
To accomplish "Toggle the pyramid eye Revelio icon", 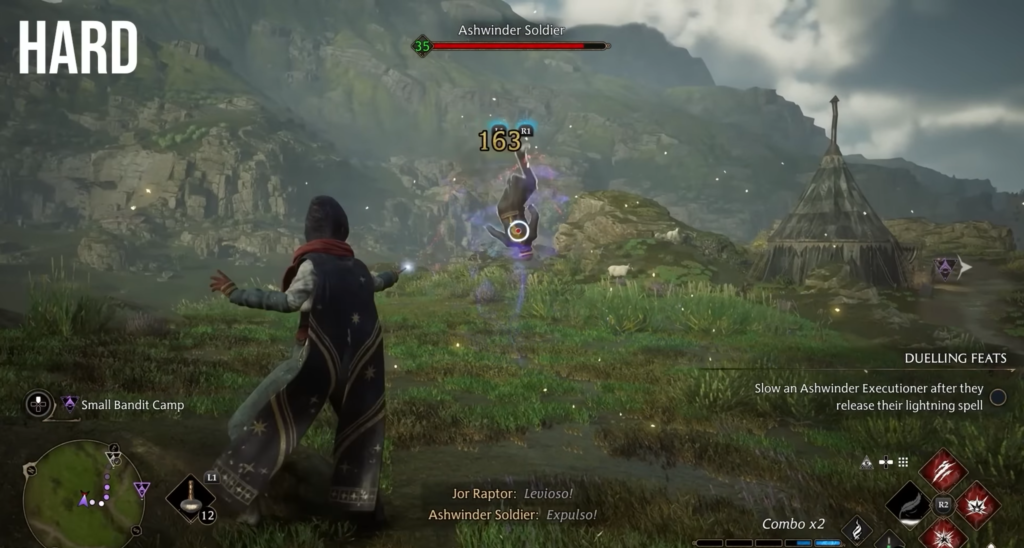I will [x=866, y=463].
